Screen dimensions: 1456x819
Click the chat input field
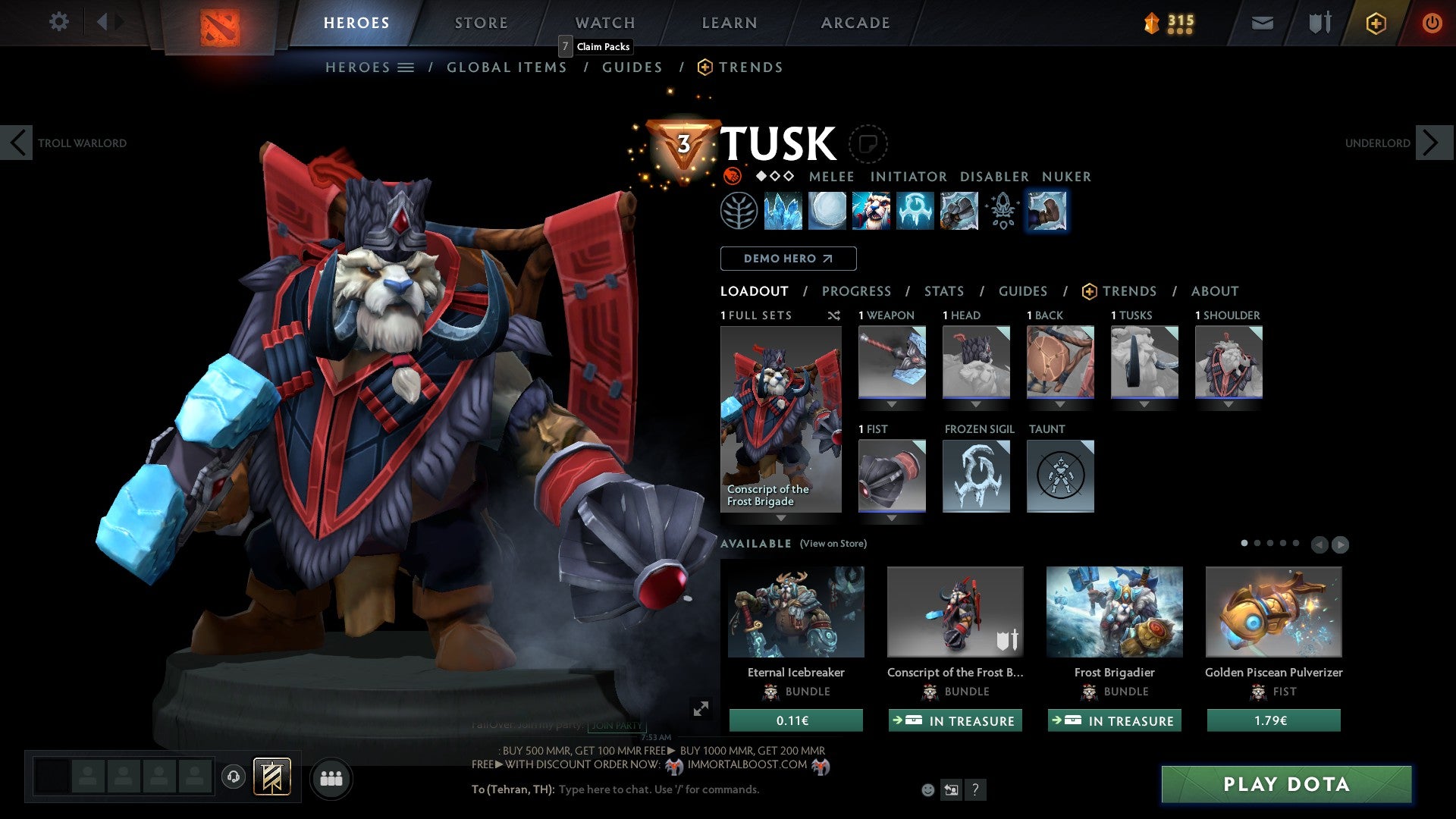point(682,789)
